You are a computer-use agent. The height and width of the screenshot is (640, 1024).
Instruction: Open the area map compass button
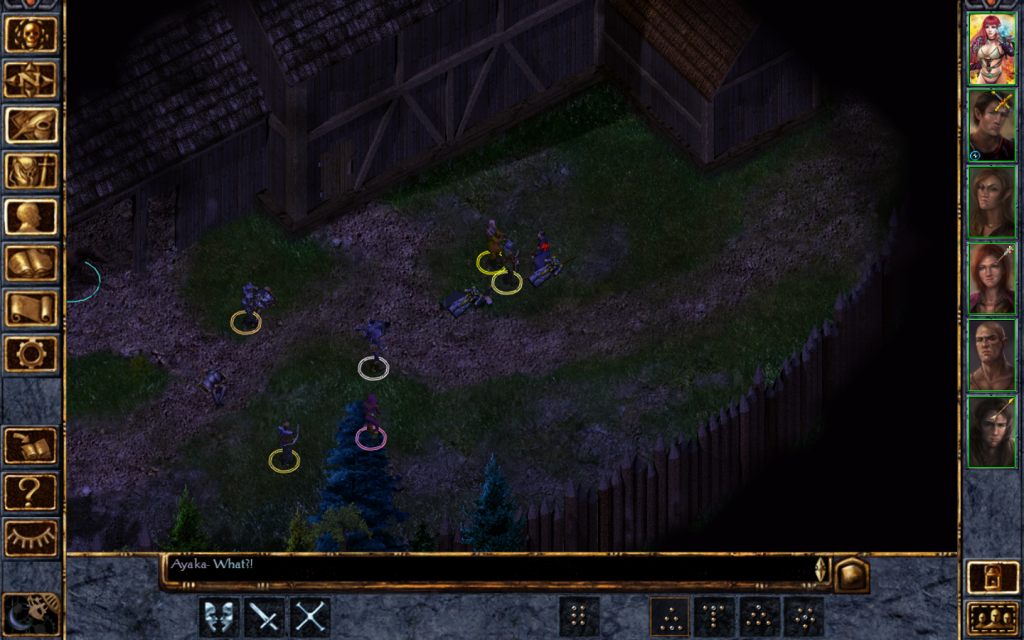click(x=31, y=80)
